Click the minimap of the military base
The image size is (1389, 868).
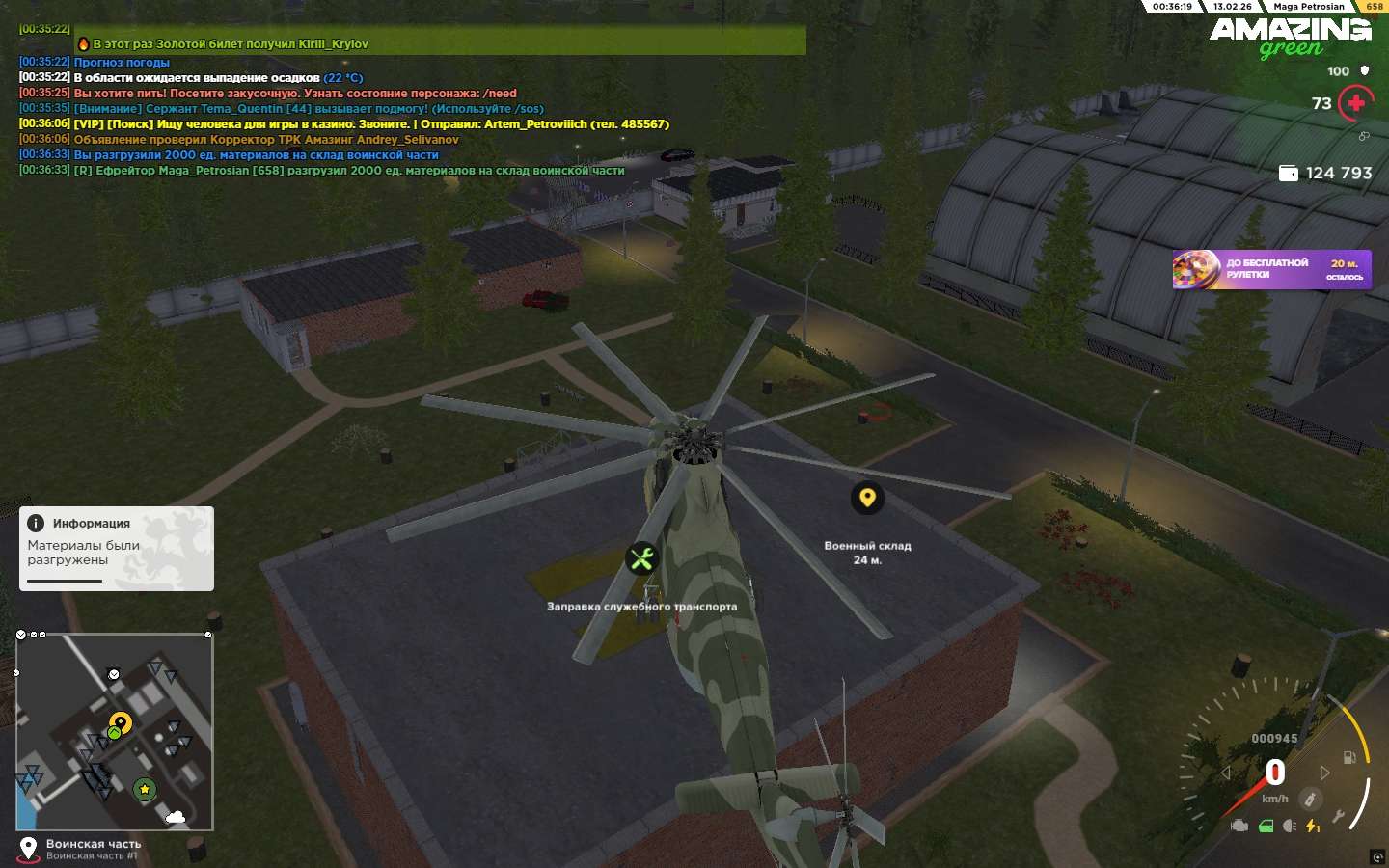(x=115, y=731)
